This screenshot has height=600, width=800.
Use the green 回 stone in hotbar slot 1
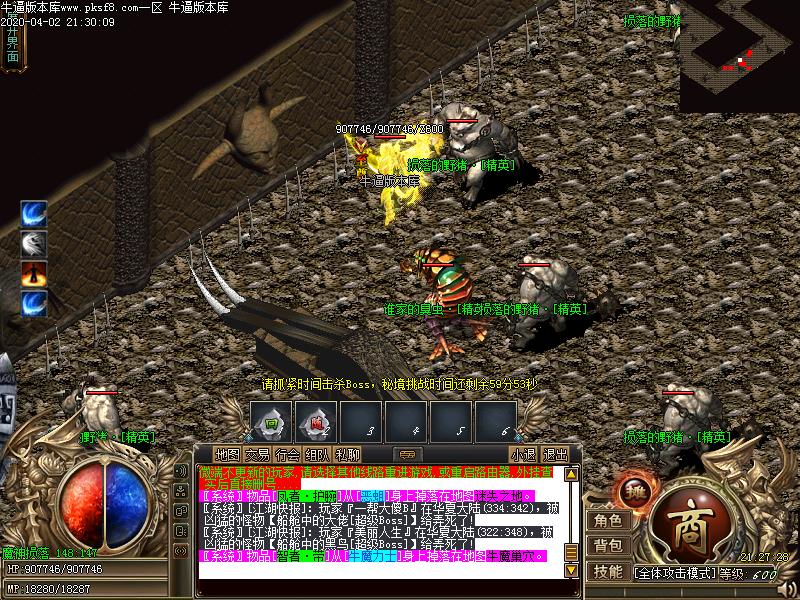pyautogui.click(x=270, y=420)
